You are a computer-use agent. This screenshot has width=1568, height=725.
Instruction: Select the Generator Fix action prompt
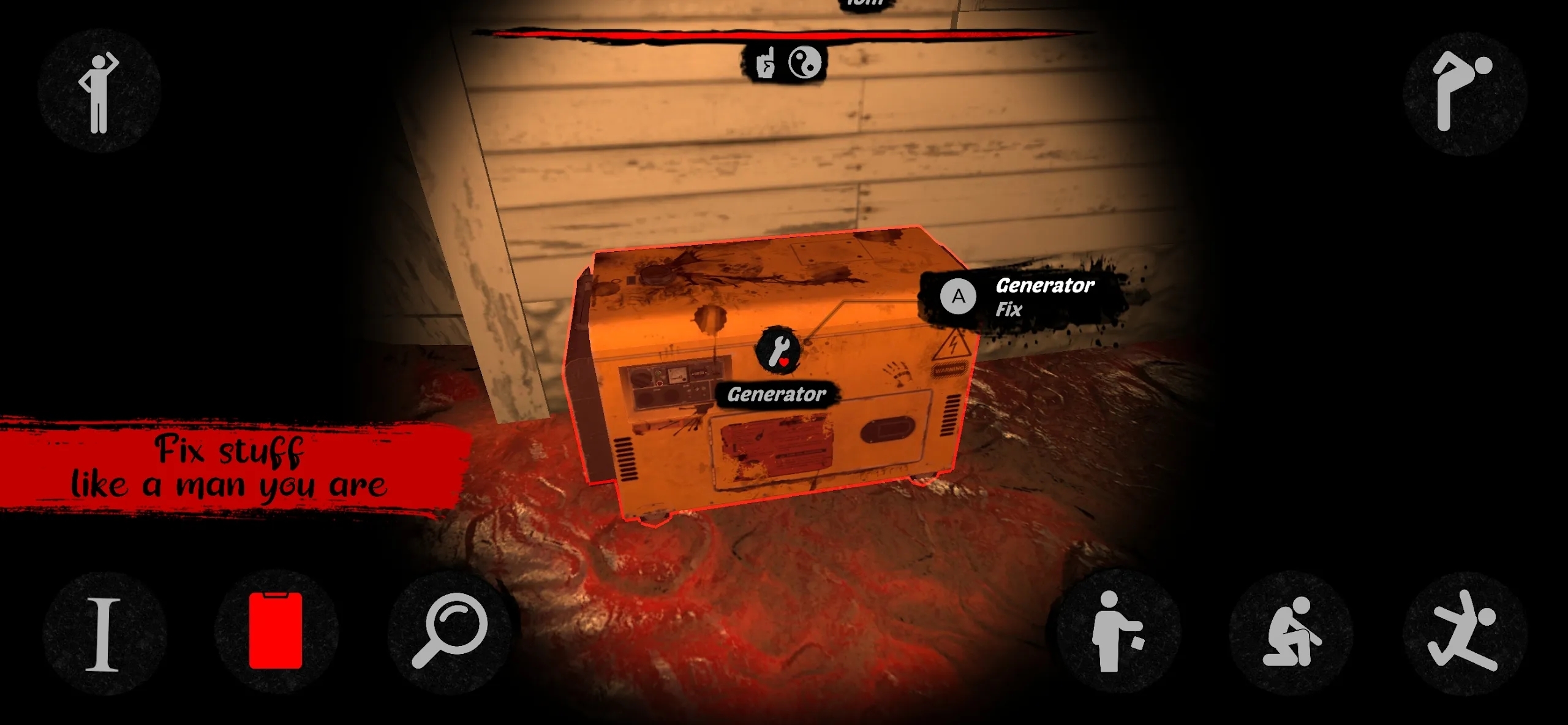tap(1023, 297)
